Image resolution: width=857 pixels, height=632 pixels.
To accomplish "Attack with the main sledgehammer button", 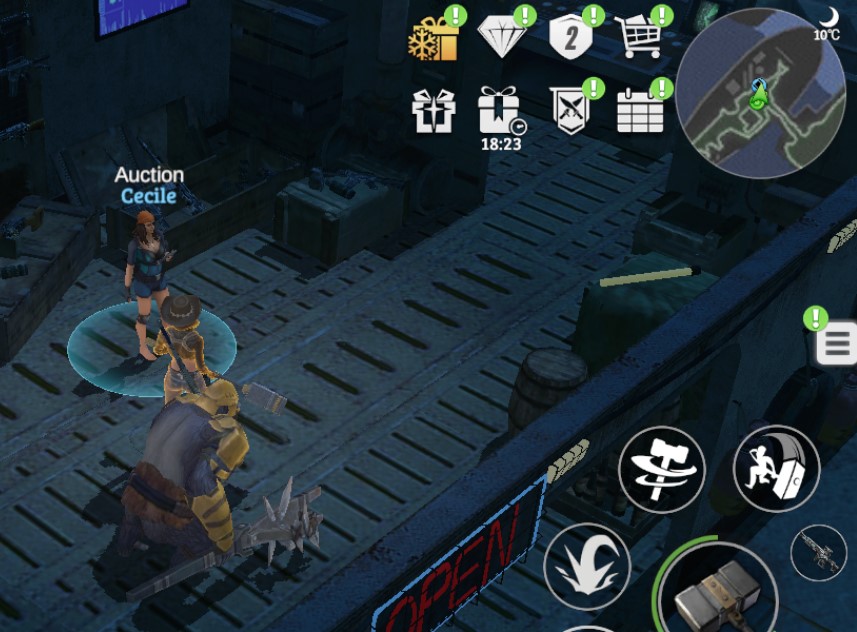I will pyautogui.click(x=716, y=592).
